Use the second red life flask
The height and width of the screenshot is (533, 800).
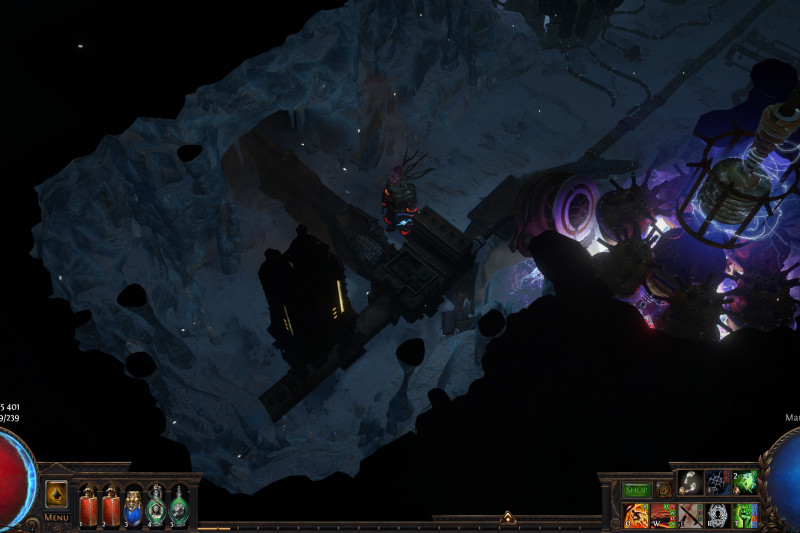[x=111, y=506]
